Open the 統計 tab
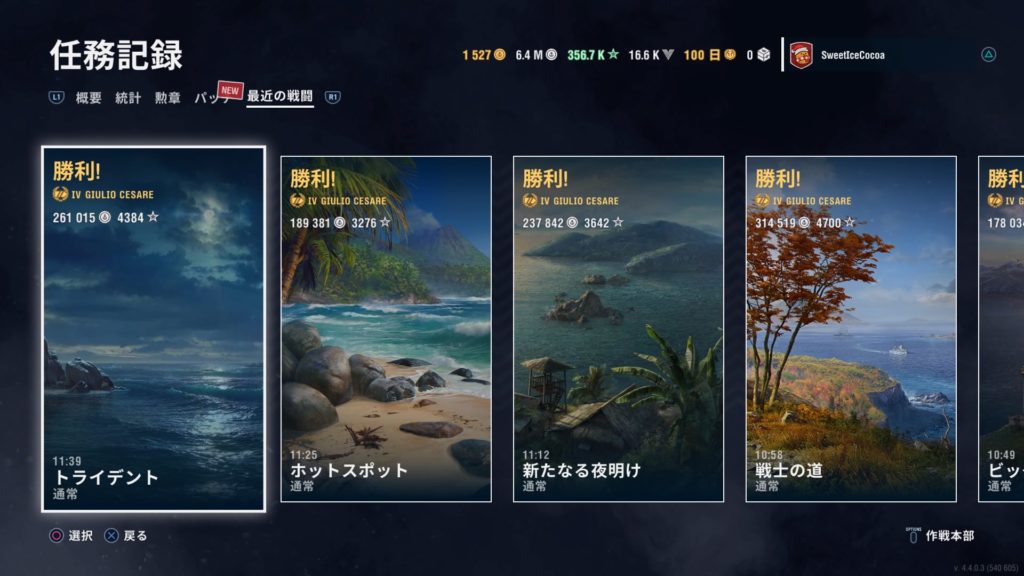The height and width of the screenshot is (576, 1024). tap(128, 98)
